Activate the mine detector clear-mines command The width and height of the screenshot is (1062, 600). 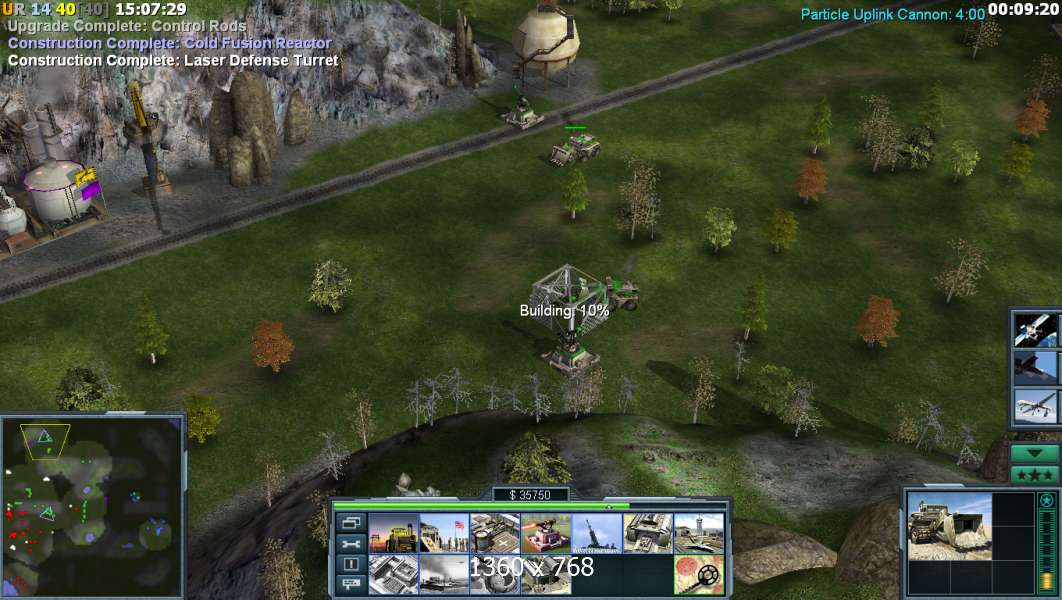coord(698,575)
